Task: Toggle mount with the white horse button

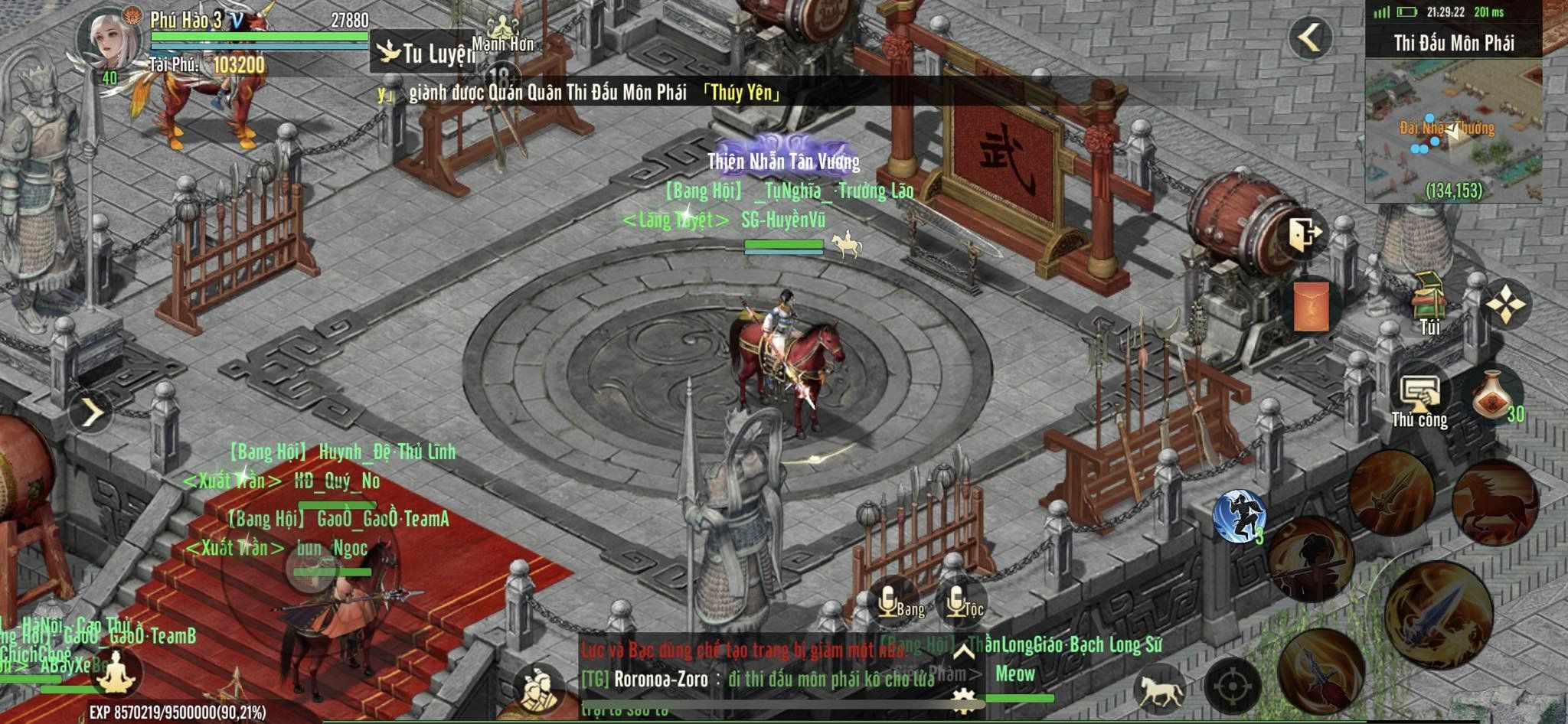Action: (1161, 686)
